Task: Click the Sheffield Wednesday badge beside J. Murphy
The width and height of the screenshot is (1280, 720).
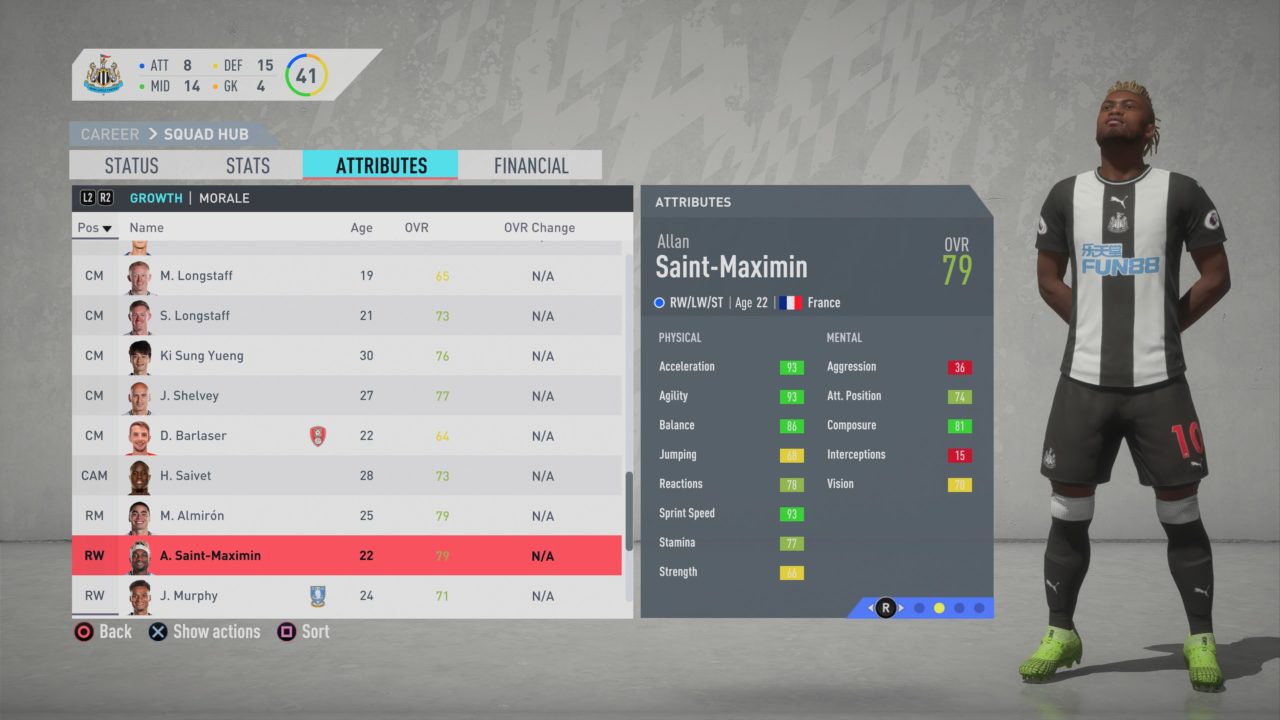Action: tap(318, 595)
